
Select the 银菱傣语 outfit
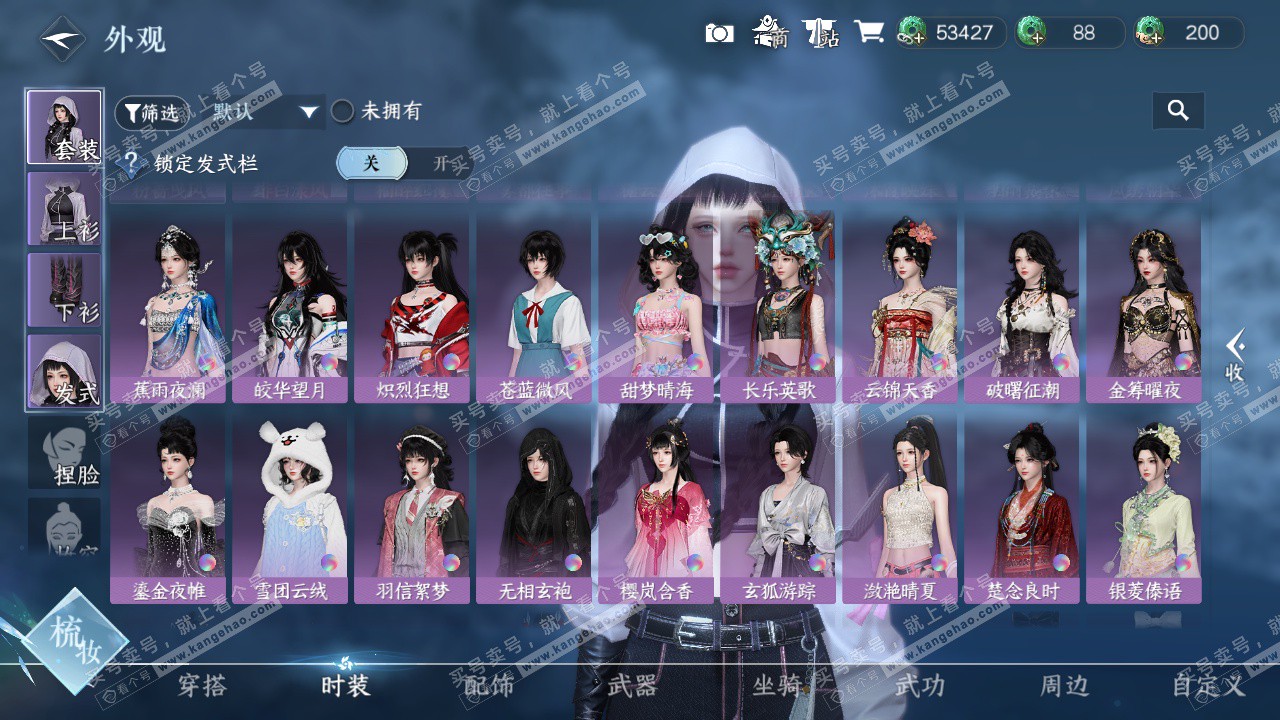[x=1145, y=508]
